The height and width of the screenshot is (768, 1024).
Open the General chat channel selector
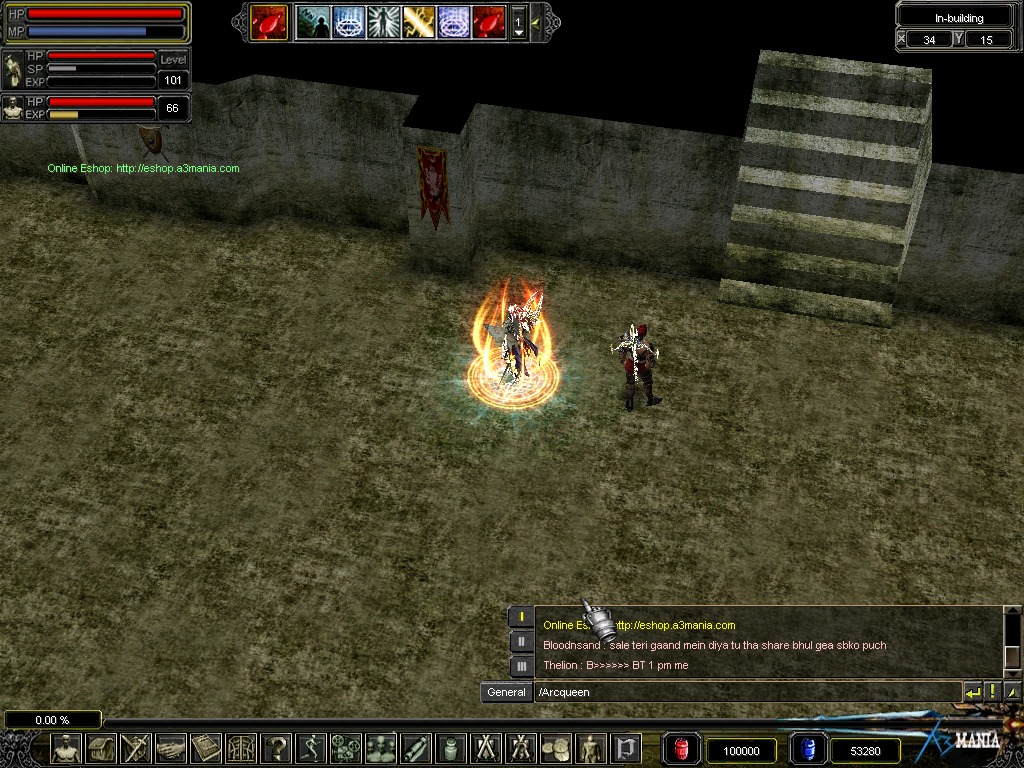coord(506,692)
